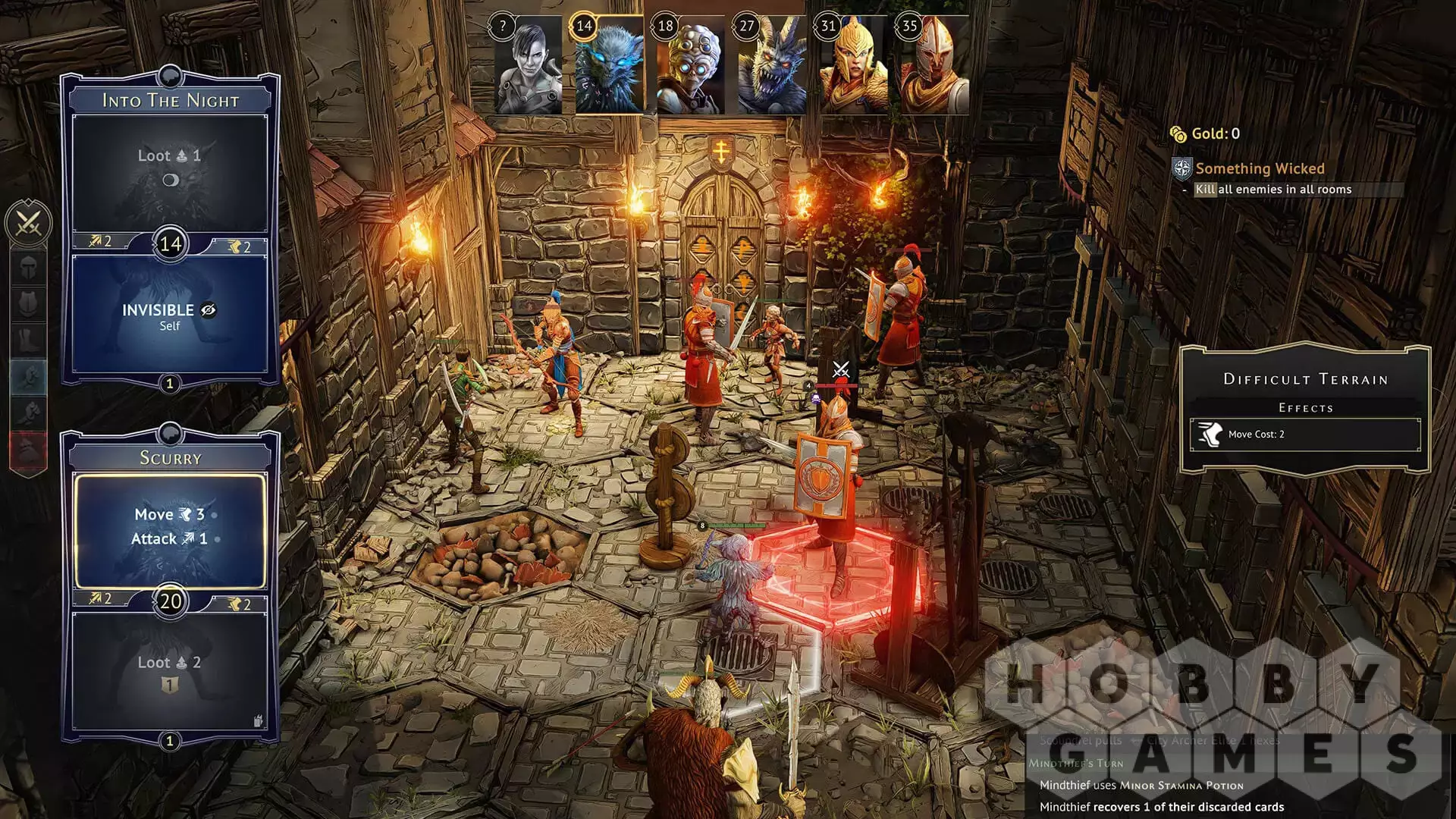Select the goggled character portrait at initiative 18
Image resolution: width=1456 pixels, height=819 pixels.
(x=690, y=66)
